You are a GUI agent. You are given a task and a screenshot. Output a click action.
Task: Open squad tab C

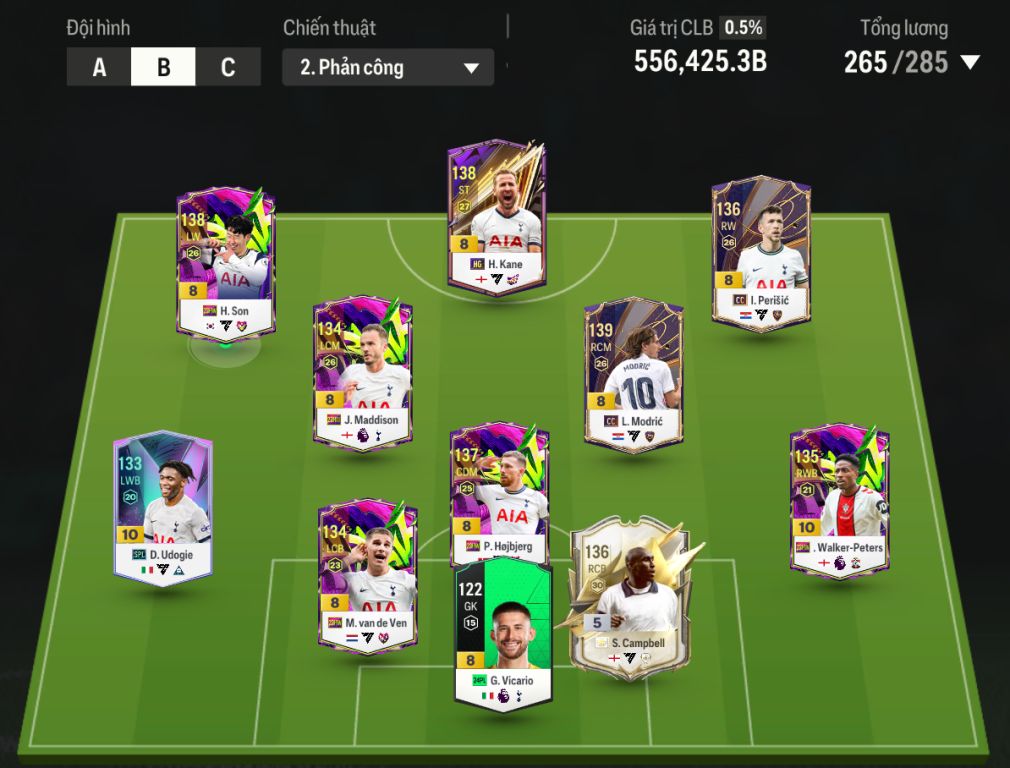(x=228, y=68)
